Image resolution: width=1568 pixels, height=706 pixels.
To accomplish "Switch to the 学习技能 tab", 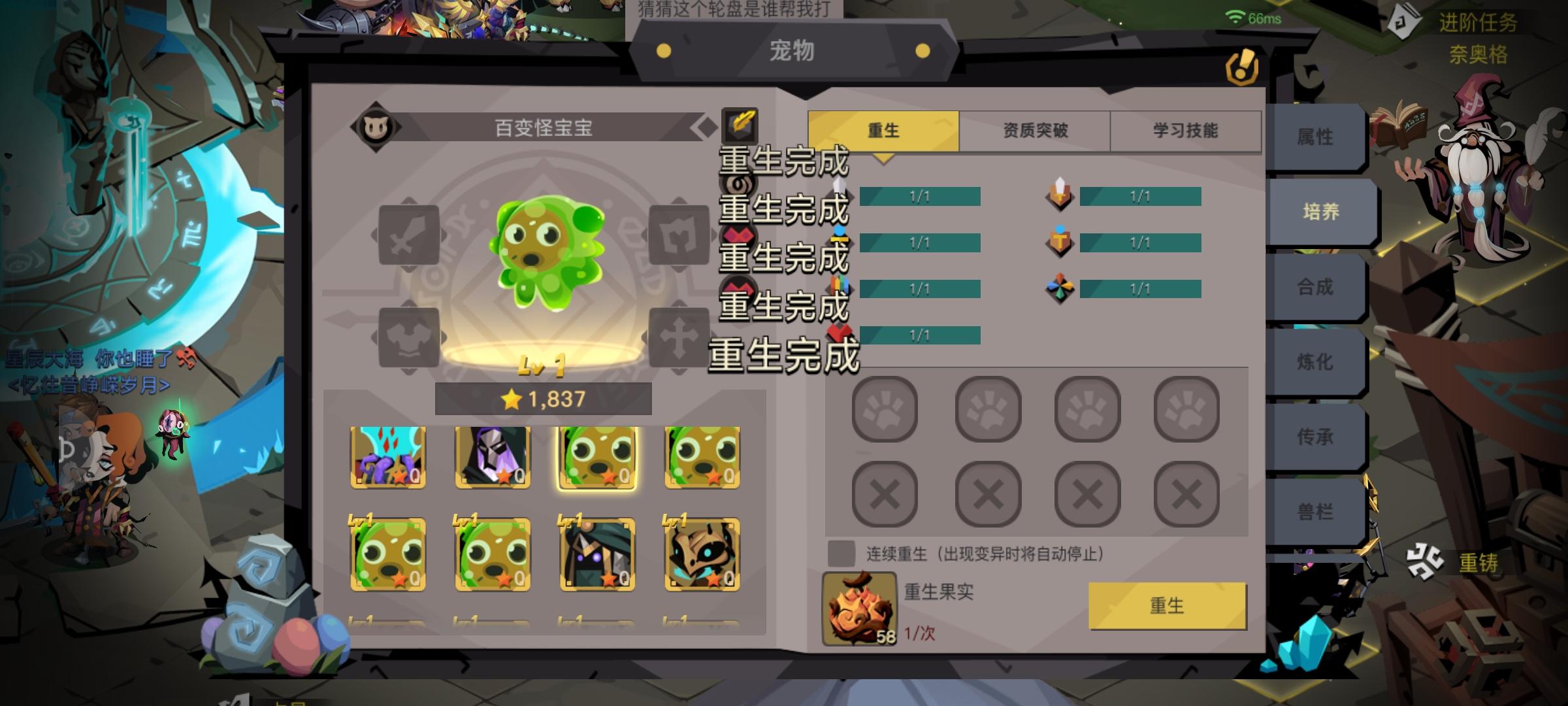I will (1184, 130).
